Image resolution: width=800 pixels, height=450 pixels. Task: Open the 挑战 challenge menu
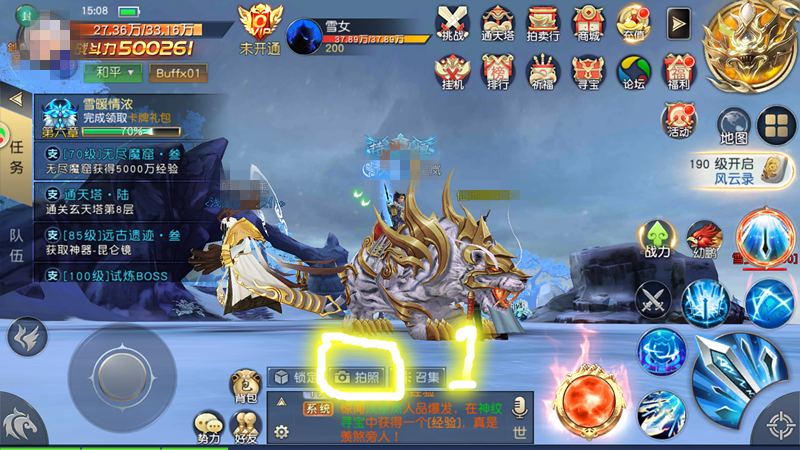point(454,22)
